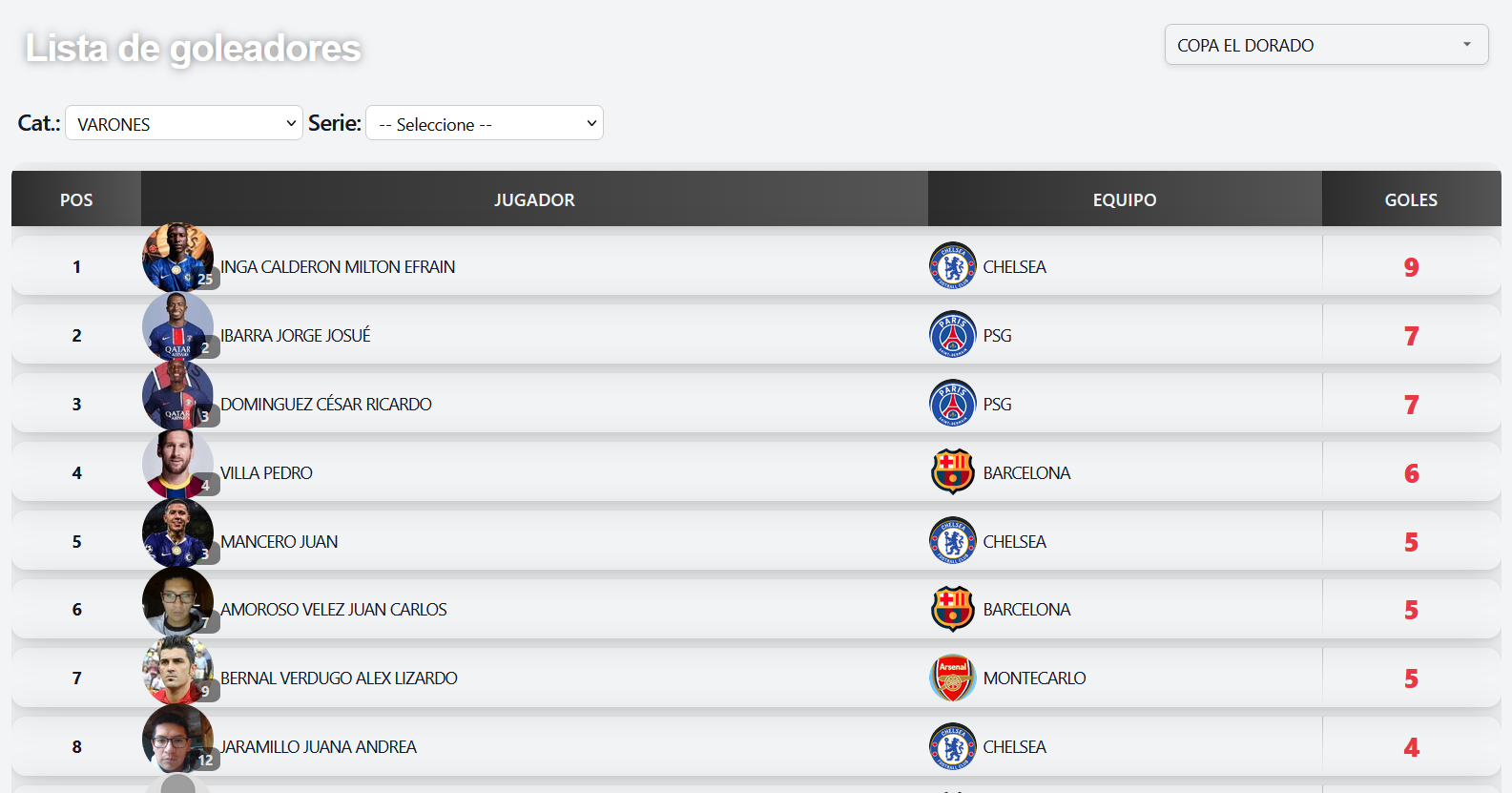Screen dimensions: 1512x793
Task: Open the COPA EL DORADO tournament dropdown
Action: tap(1325, 44)
